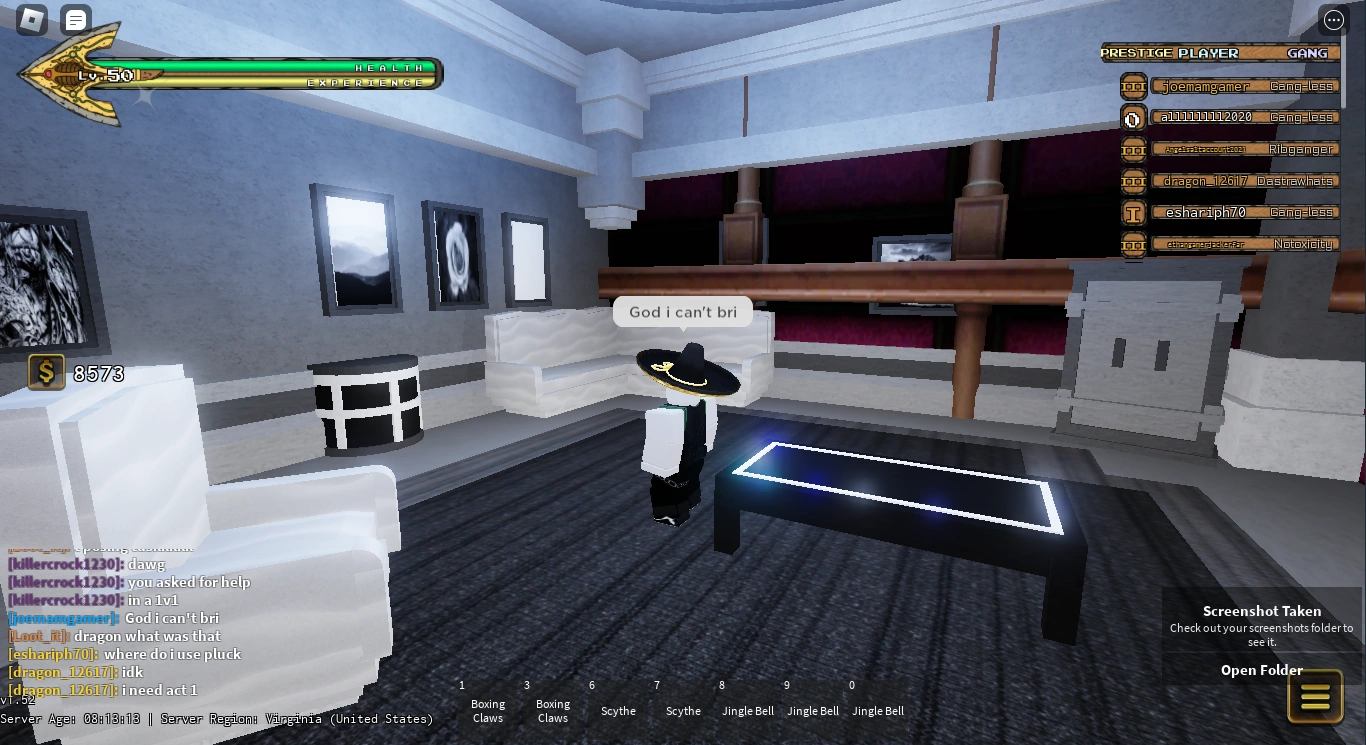The height and width of the screenshot is (745, 1366).
Task: Equip the Boxing Claws in slot 1
Action: 487,704
